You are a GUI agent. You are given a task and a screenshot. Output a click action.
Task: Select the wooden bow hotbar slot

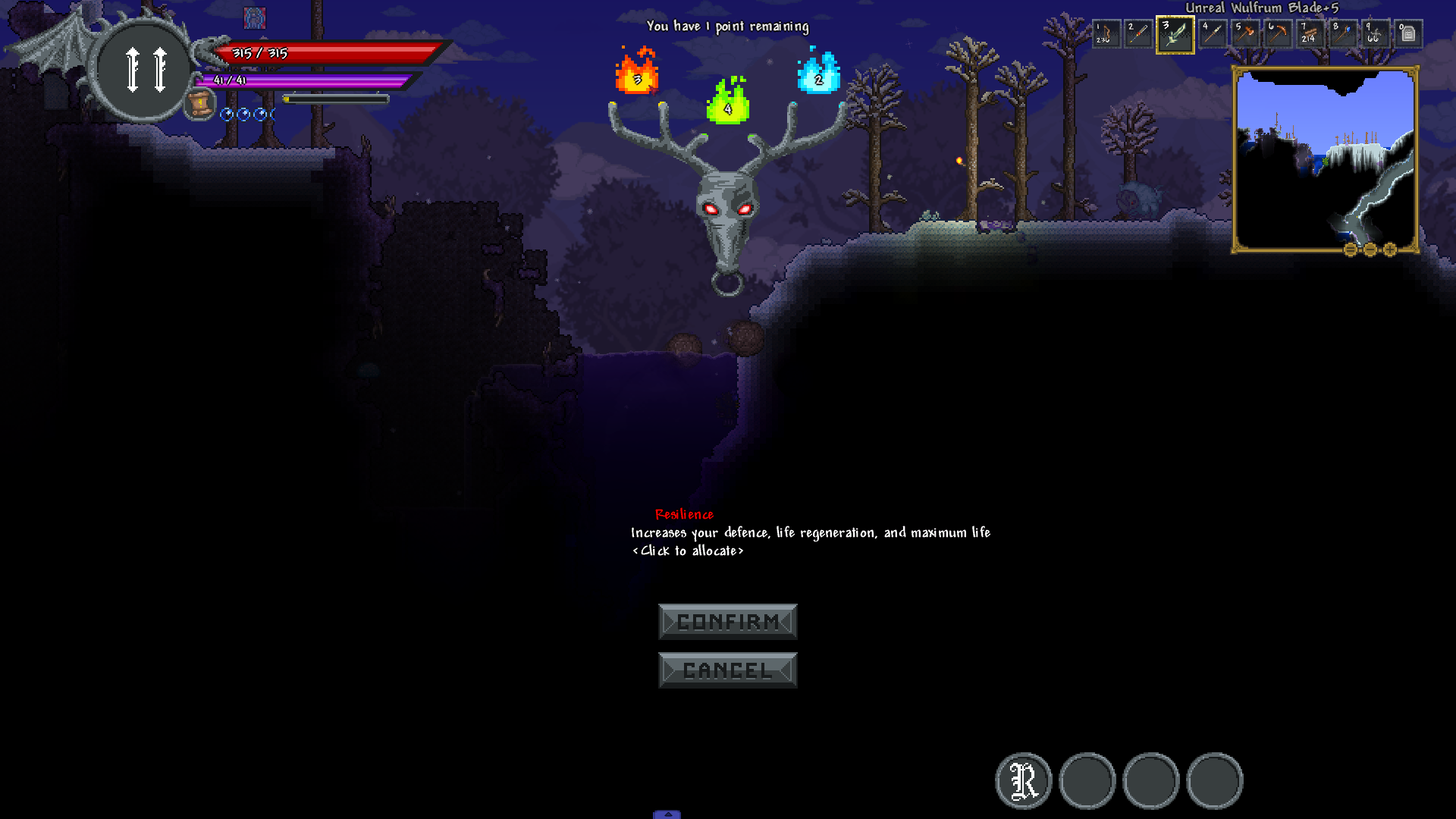click(x=1106, y=34)
